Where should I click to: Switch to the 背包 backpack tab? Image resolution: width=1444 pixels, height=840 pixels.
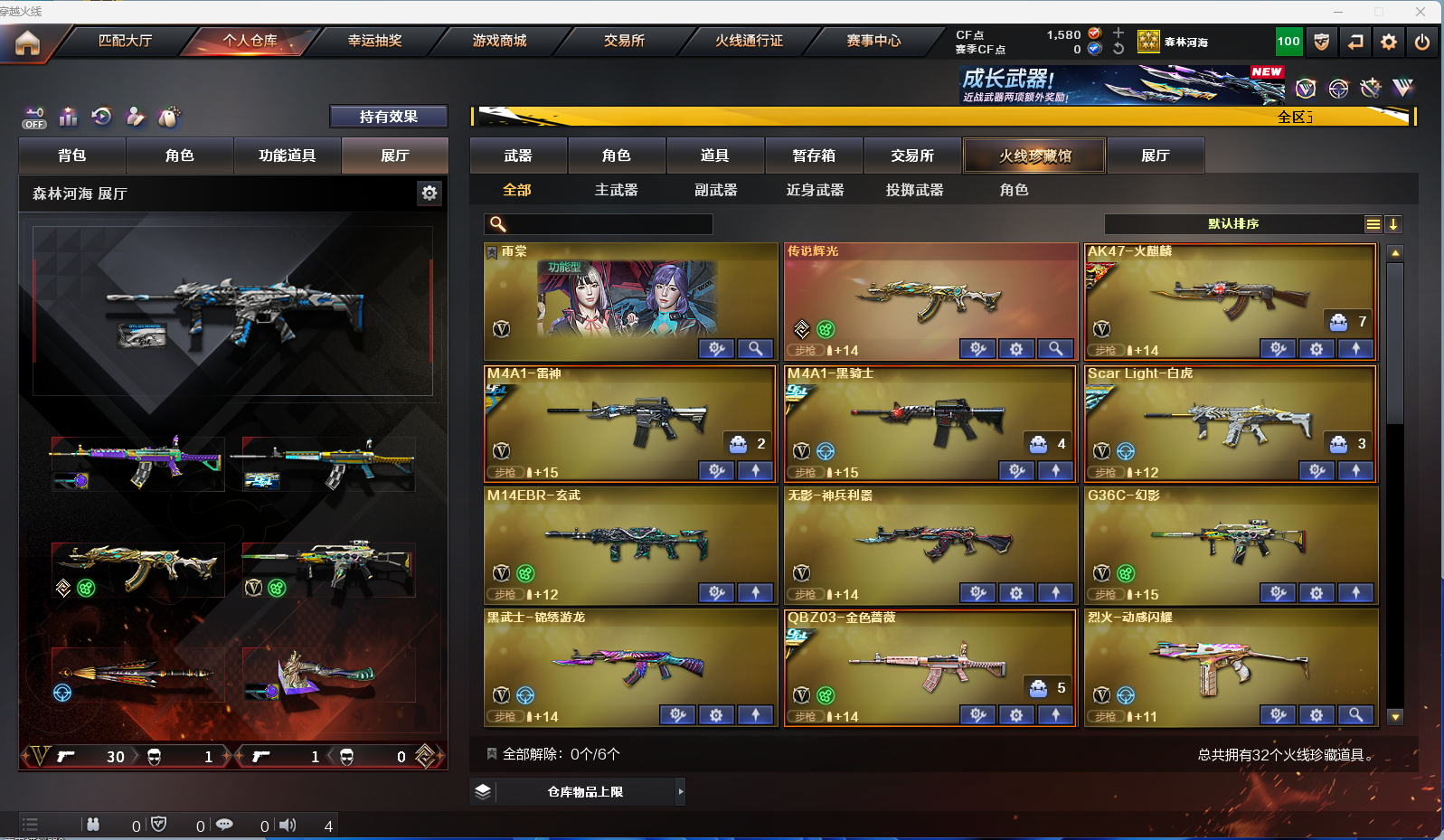pyautogui.click(x=72, y=156)
